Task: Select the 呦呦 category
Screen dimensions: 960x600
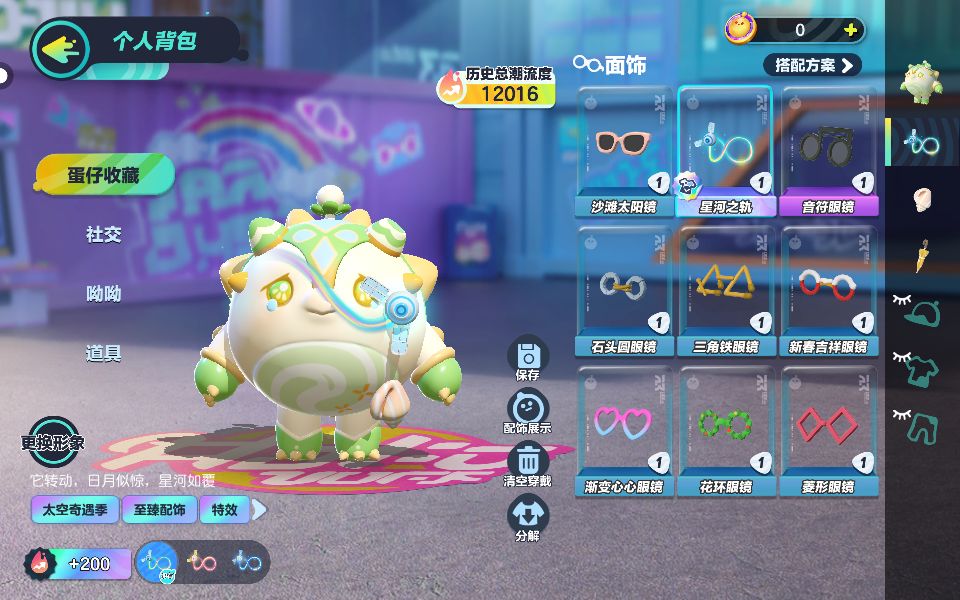Action: tap(104, 293)
